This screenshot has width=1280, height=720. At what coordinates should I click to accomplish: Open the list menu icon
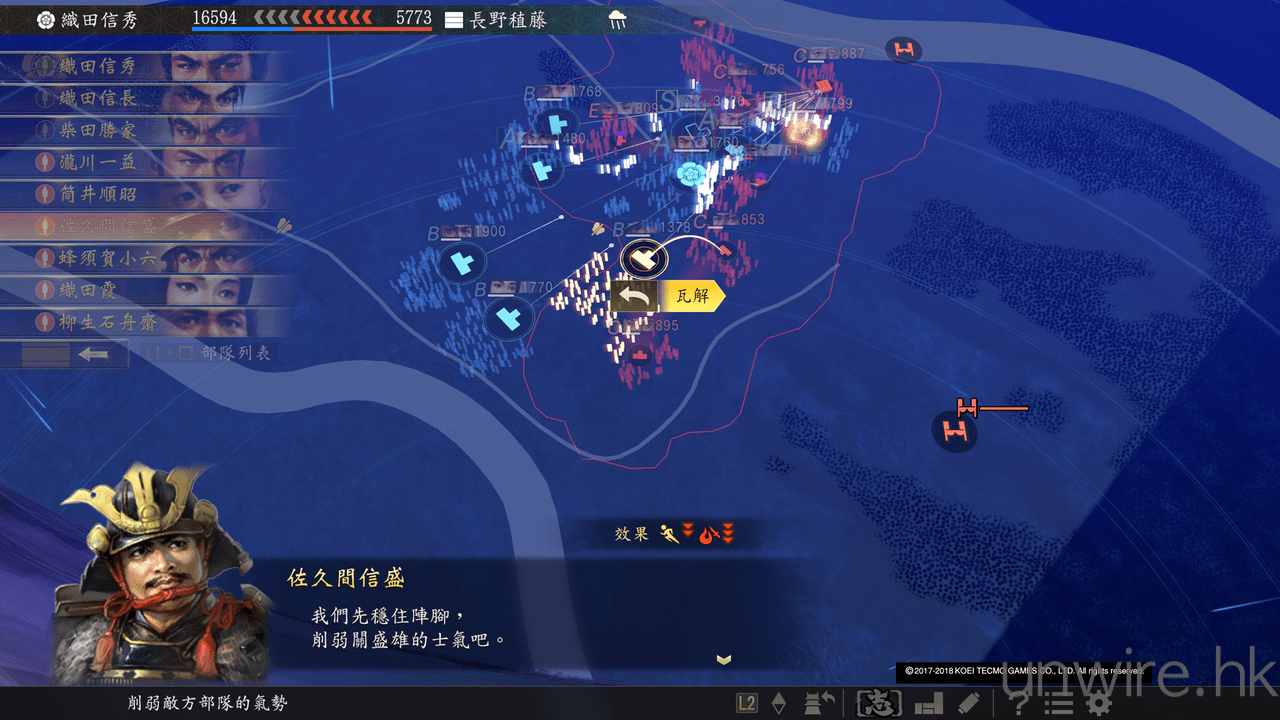tap(1059, 704)
